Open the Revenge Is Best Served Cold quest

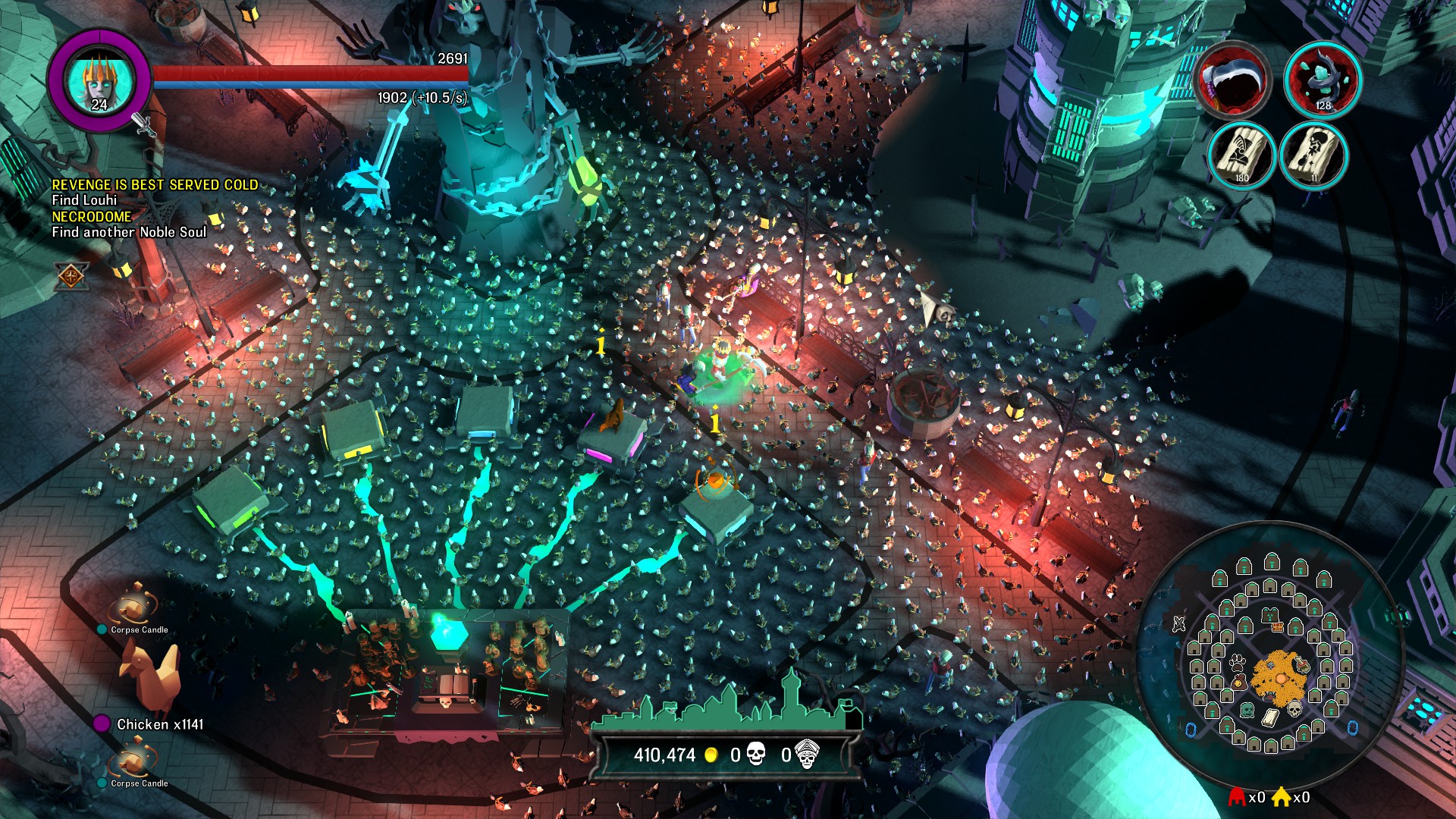pos(155,185)
